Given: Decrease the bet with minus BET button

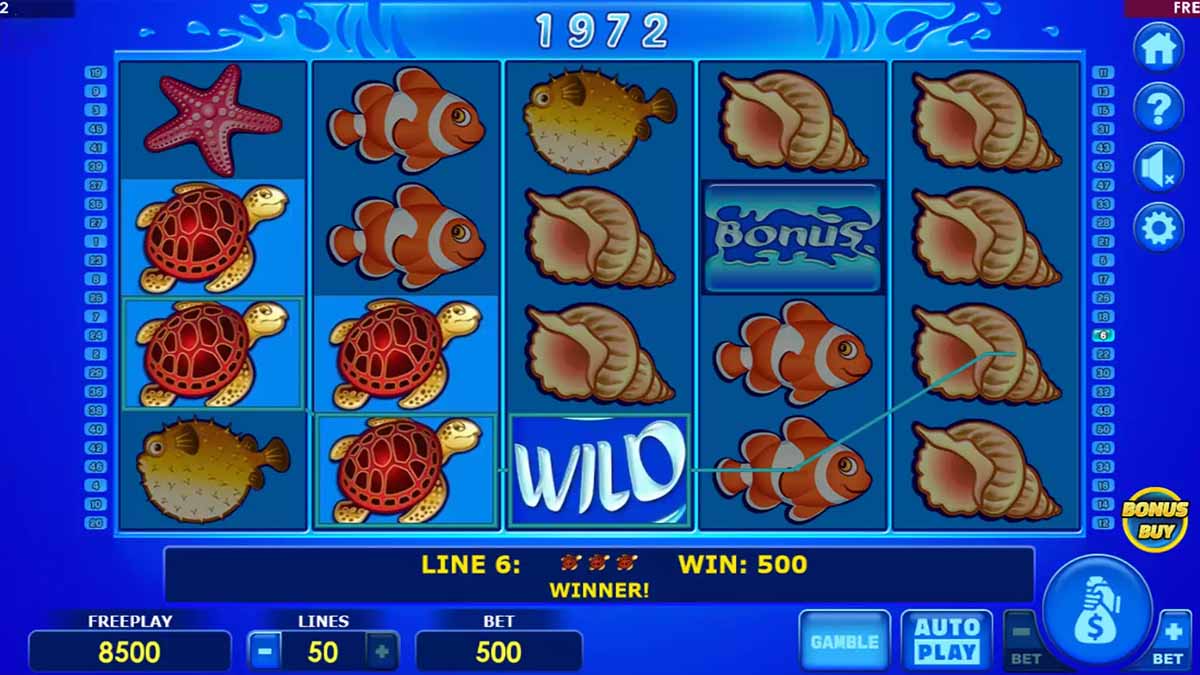Looking at the screenshot, I should point(1021,638).
